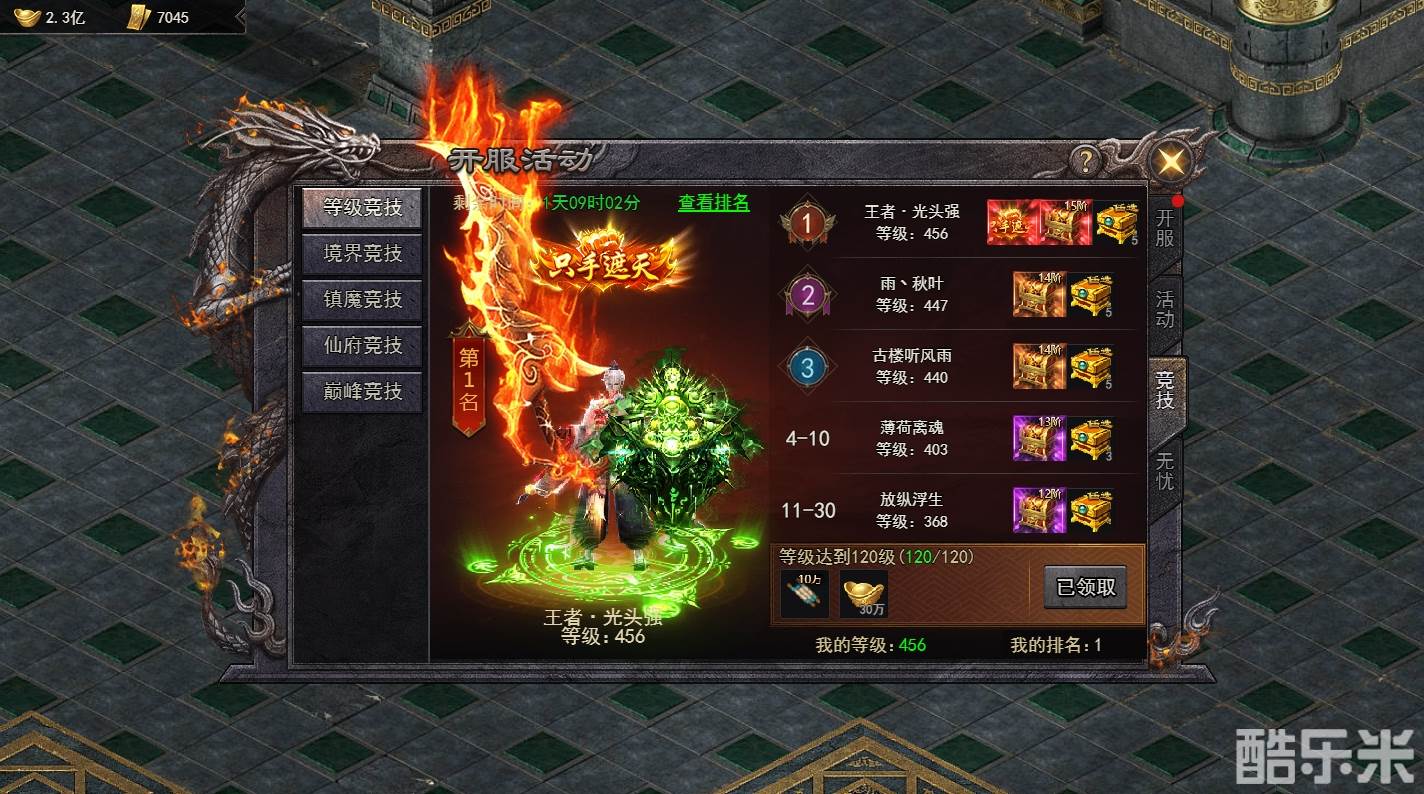The image size is (1424, 794).
Task: Click the 15阶 chest reward of 王者·光头强
Action: point(1063,222)
